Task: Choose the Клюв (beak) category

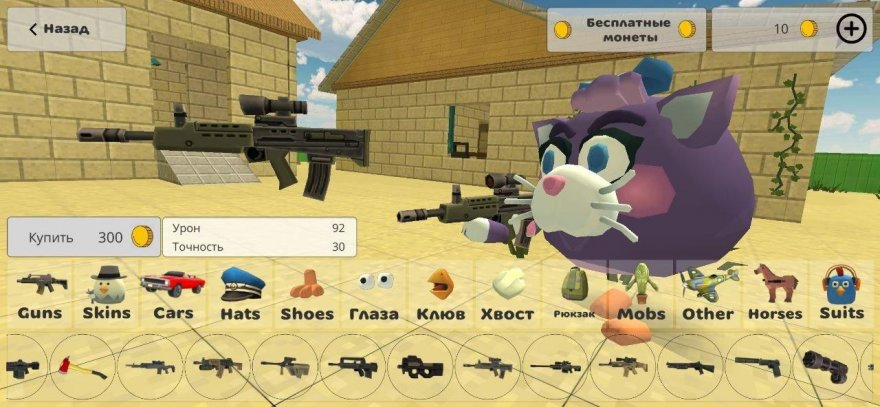Action: click(x=440, y=294)
